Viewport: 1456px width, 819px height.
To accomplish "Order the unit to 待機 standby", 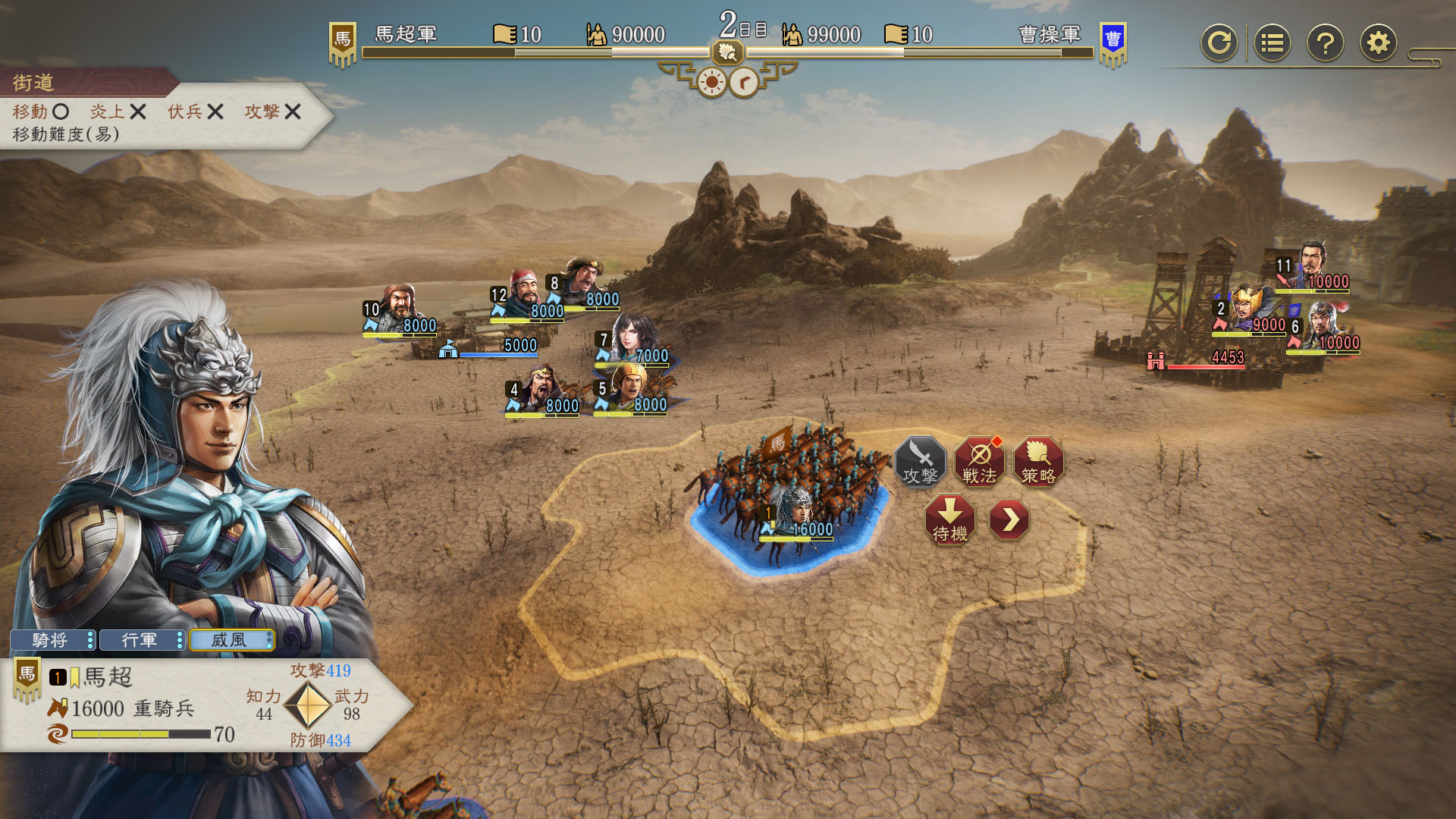I will [949, 520].
